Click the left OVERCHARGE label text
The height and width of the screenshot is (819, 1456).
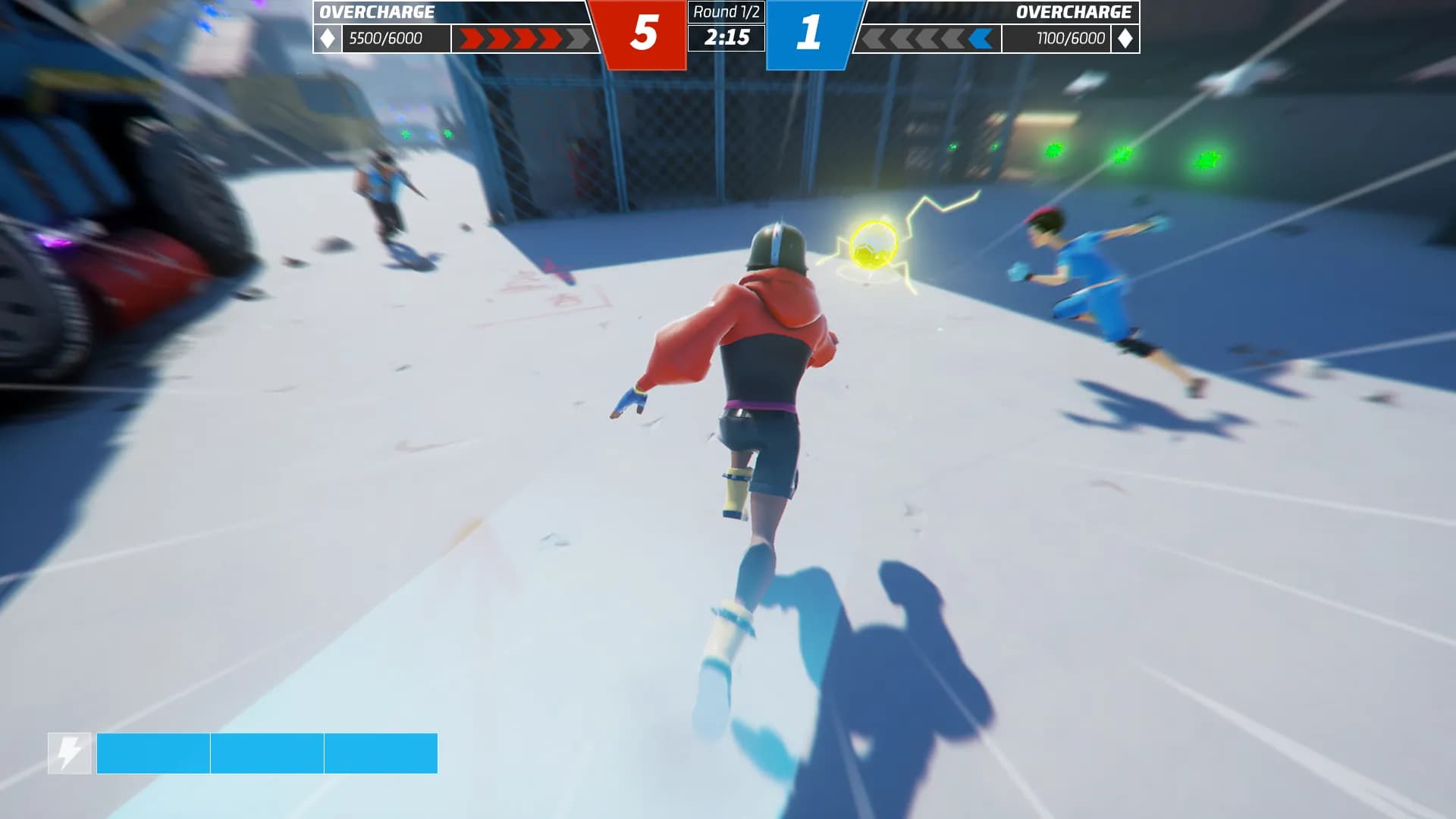(x=377, y=11)
